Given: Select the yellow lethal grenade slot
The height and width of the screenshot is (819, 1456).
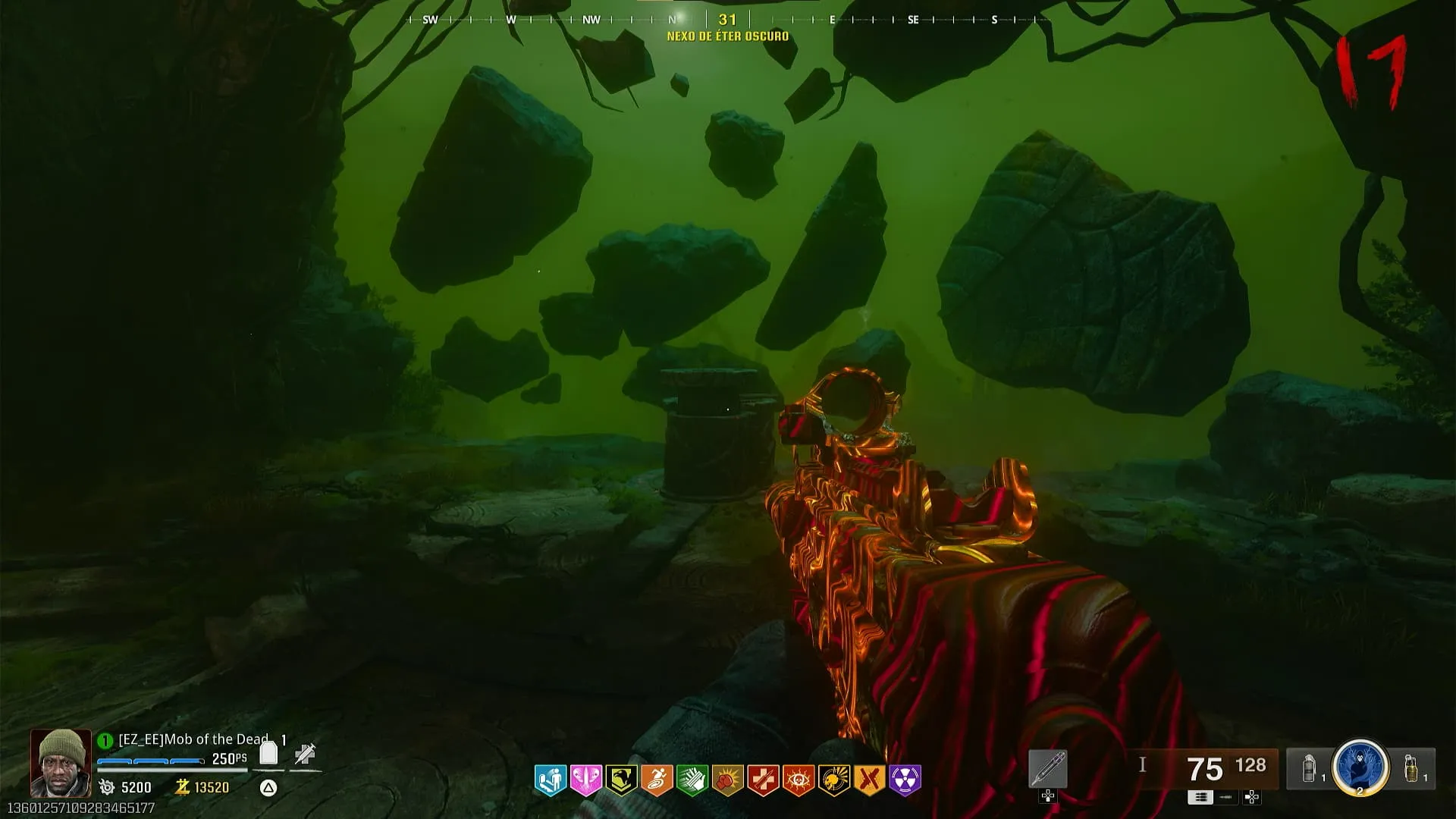Looking at the screenshot, I should pos(1411,769).
